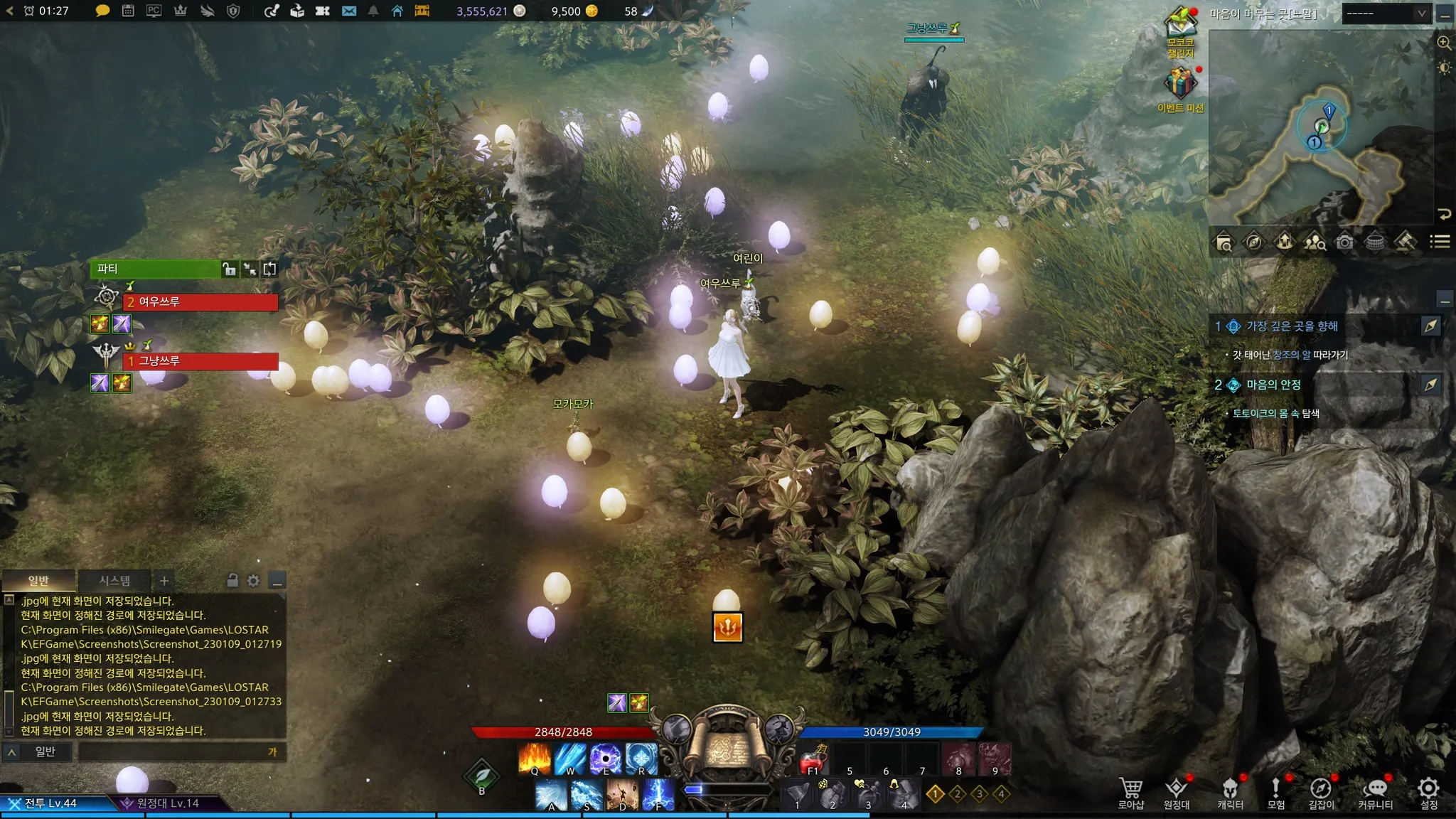Open the 로아샵 shop menu
Image resolution: width=1456 pixels, height=819 pixels.
1130,792
